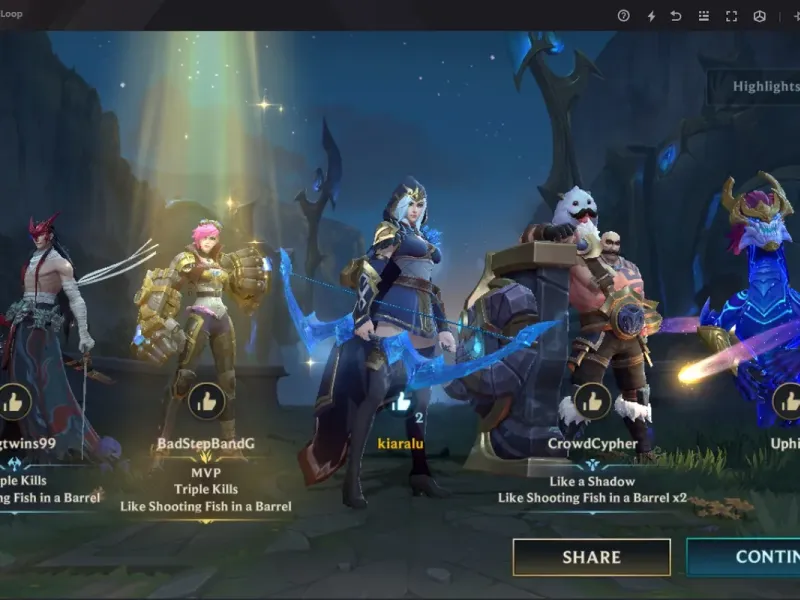Select the thumbs-up above kiaralu's name
The image size is (800, 600).
(402, 402)
